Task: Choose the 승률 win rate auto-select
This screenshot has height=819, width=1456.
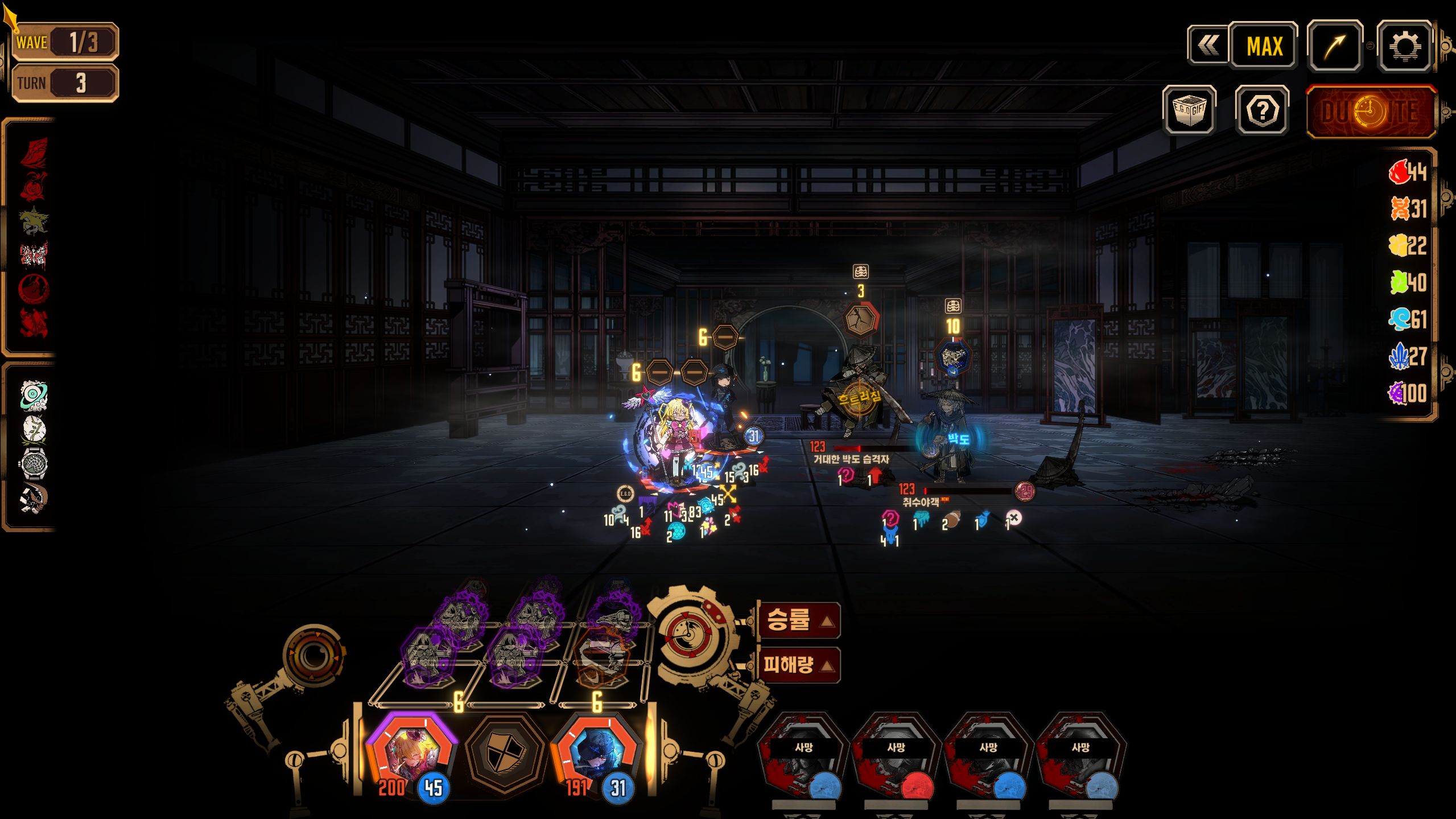Action: (799, 620)
